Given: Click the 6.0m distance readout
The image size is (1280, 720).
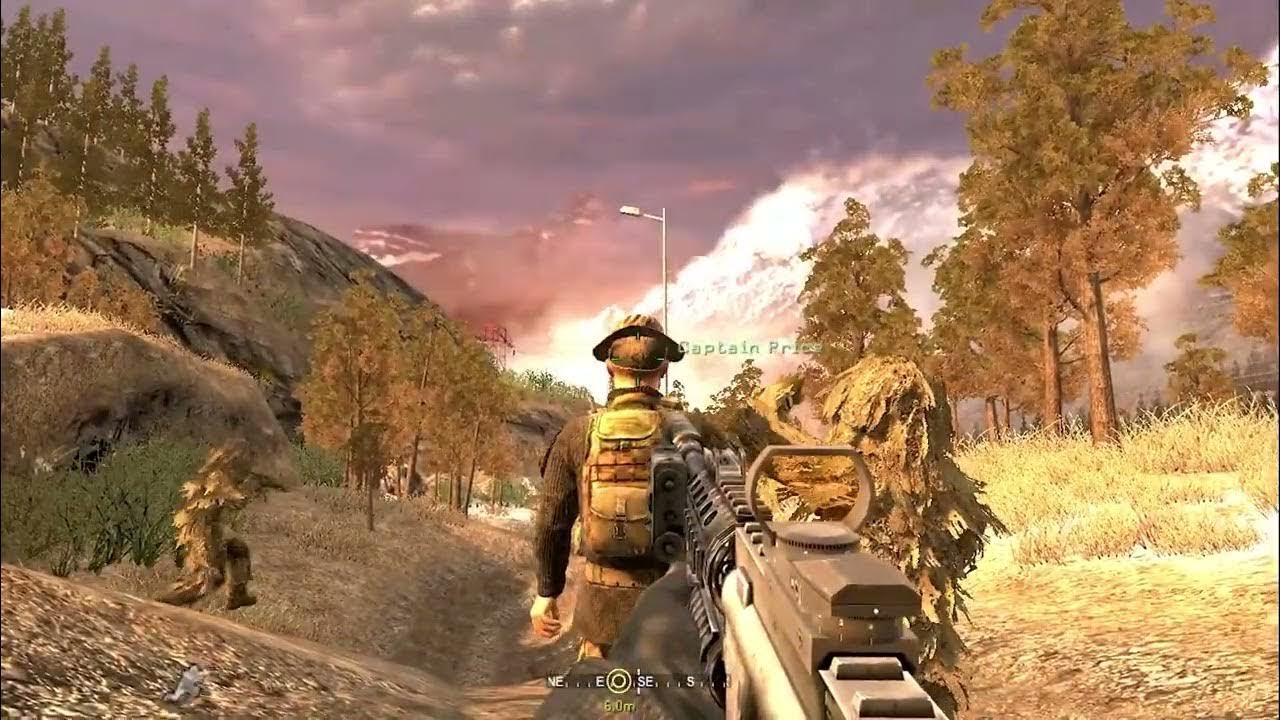Looking at the screenshot, I should 618,705.
